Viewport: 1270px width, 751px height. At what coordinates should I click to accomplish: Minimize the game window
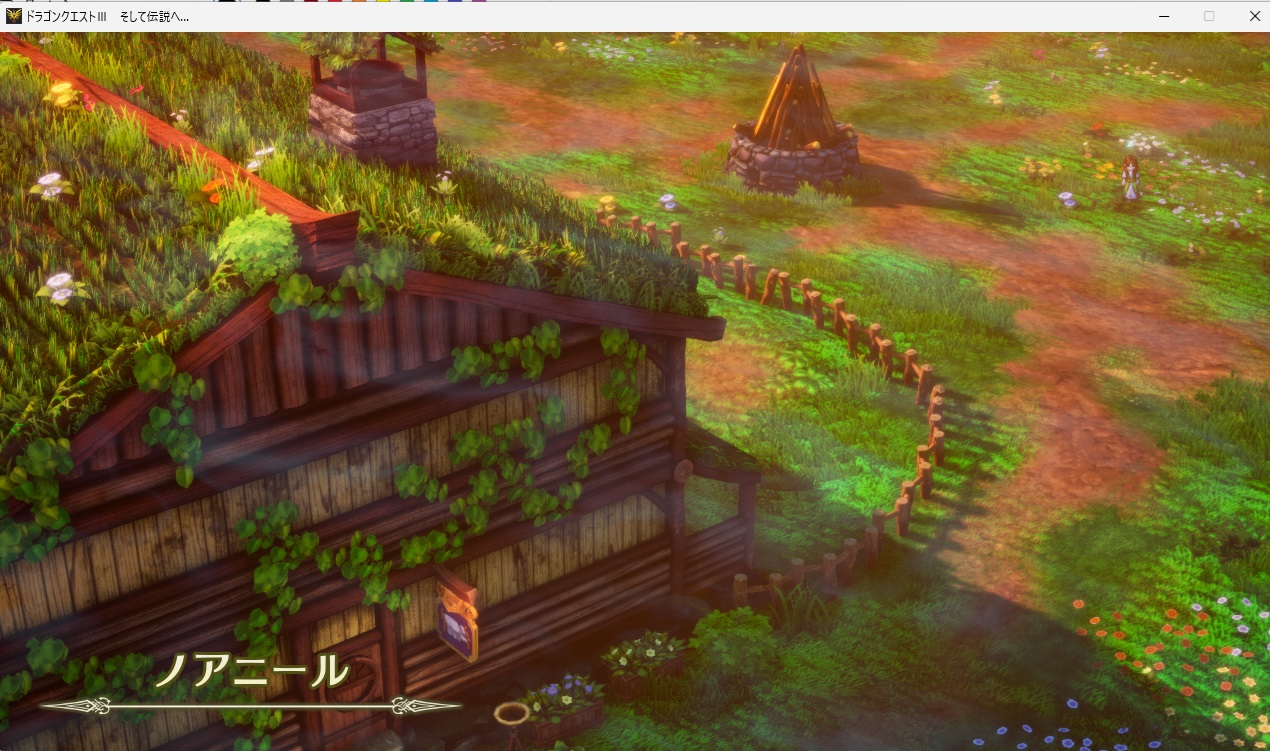1164,16
